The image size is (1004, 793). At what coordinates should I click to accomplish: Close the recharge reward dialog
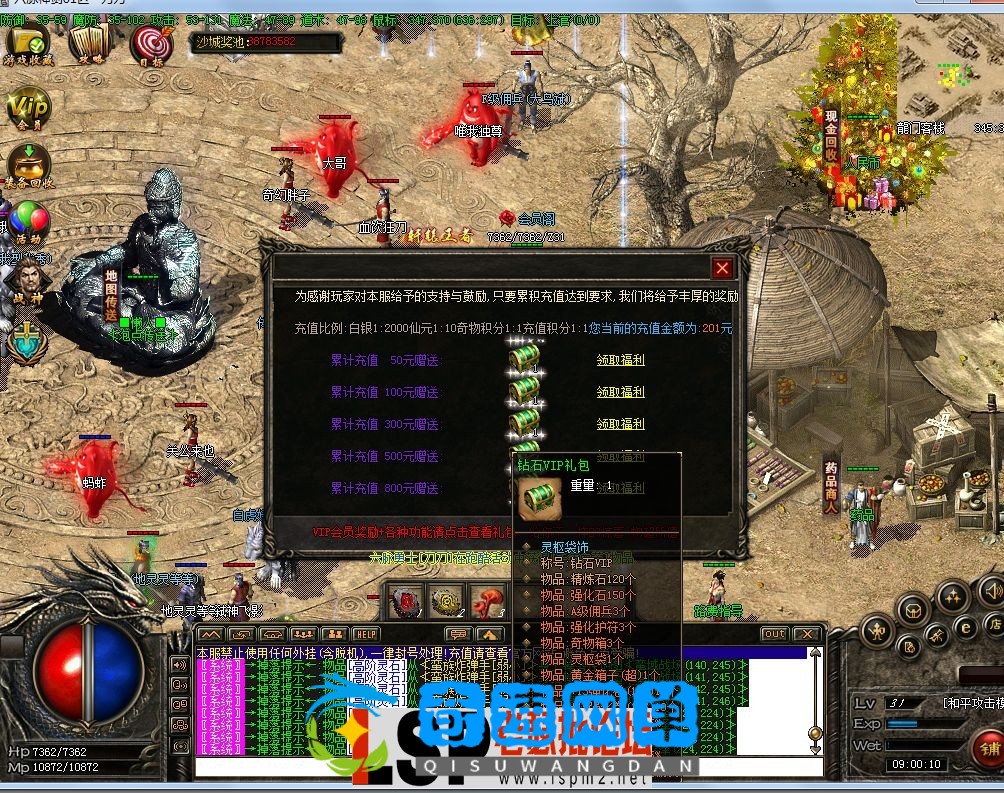pos(721,268)
